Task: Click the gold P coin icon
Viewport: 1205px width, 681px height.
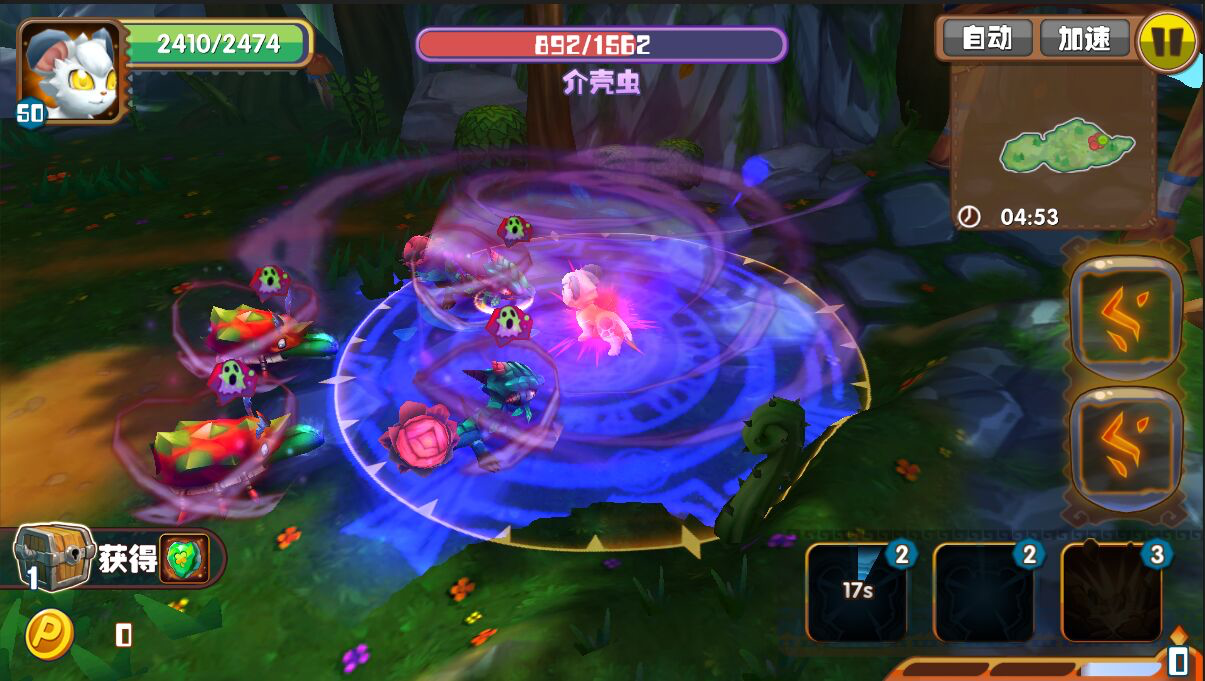Action: pos(48,634)
